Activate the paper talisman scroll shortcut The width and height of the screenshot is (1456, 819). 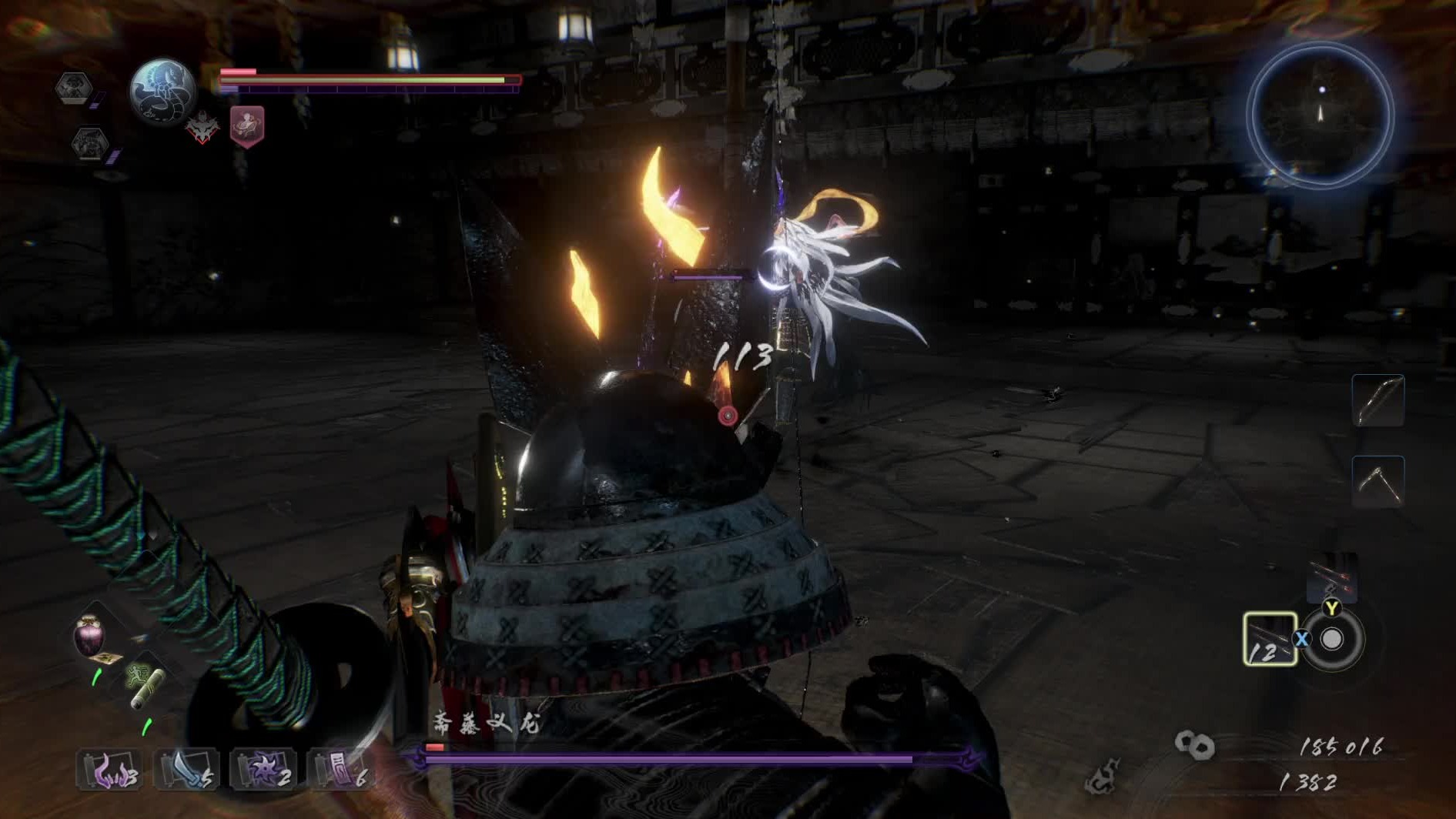coord(340,769)
